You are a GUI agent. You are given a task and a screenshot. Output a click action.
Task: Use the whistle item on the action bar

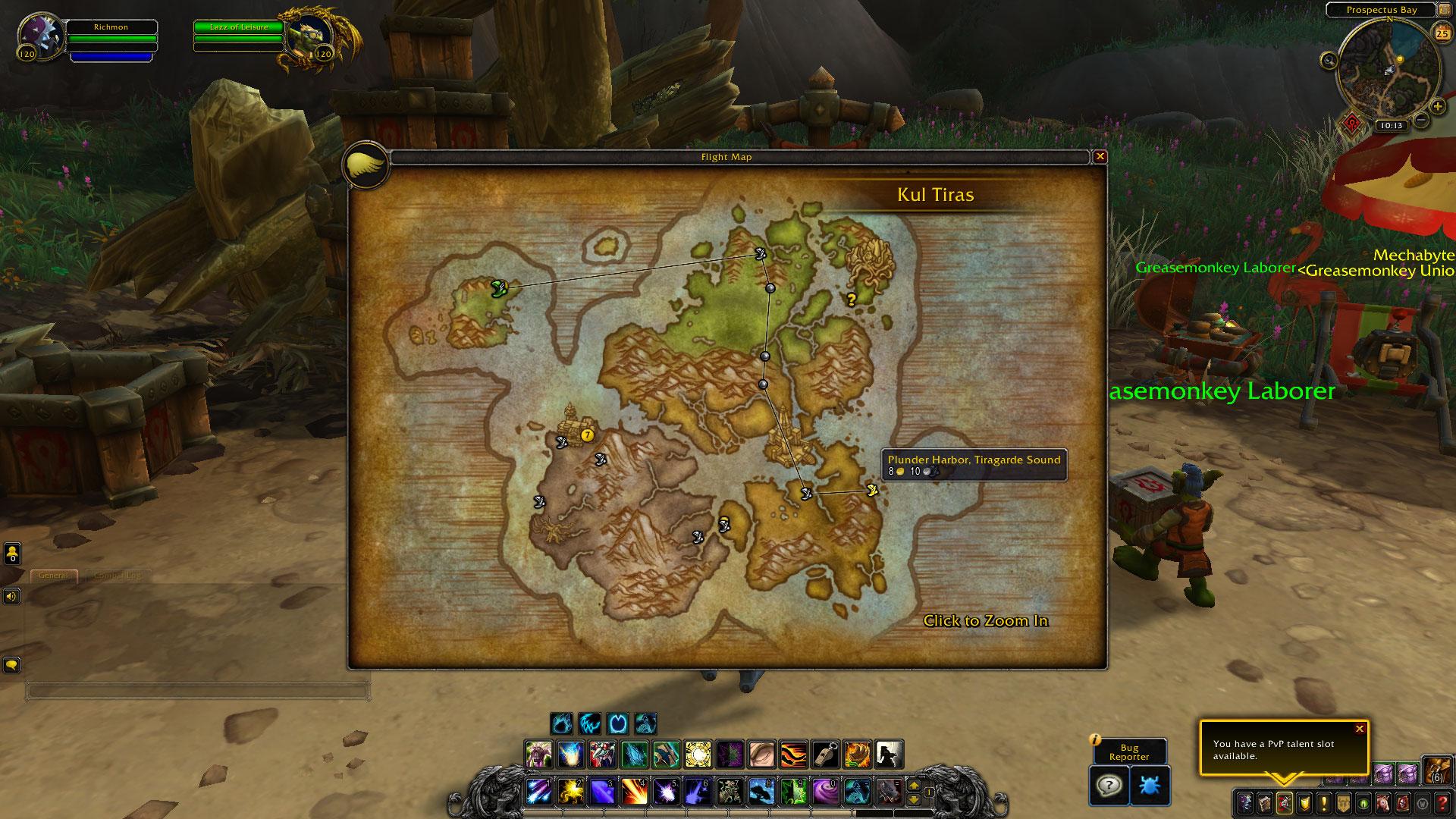point(826,755)
